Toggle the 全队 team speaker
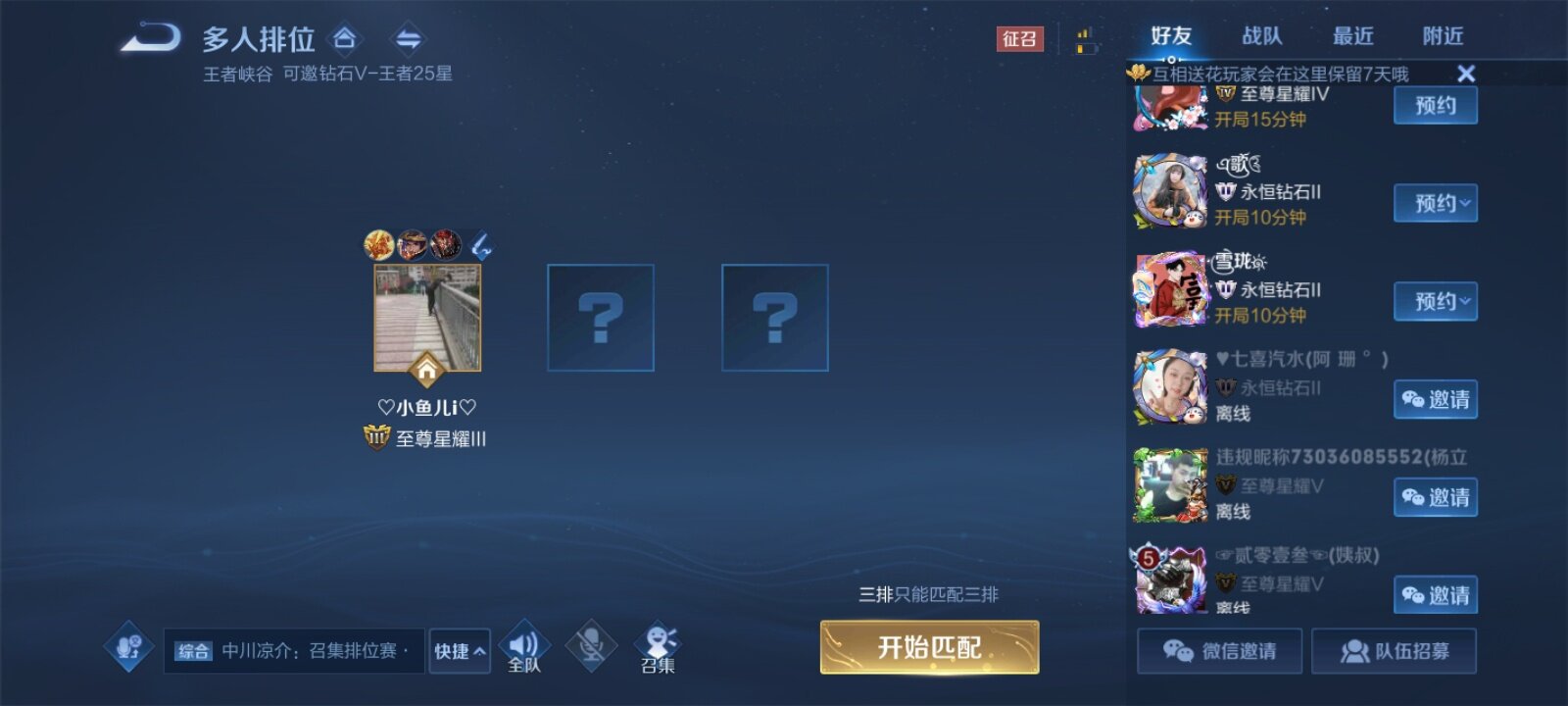The image size is (1568, 706). pyautogui.click(x=524, y=647)
